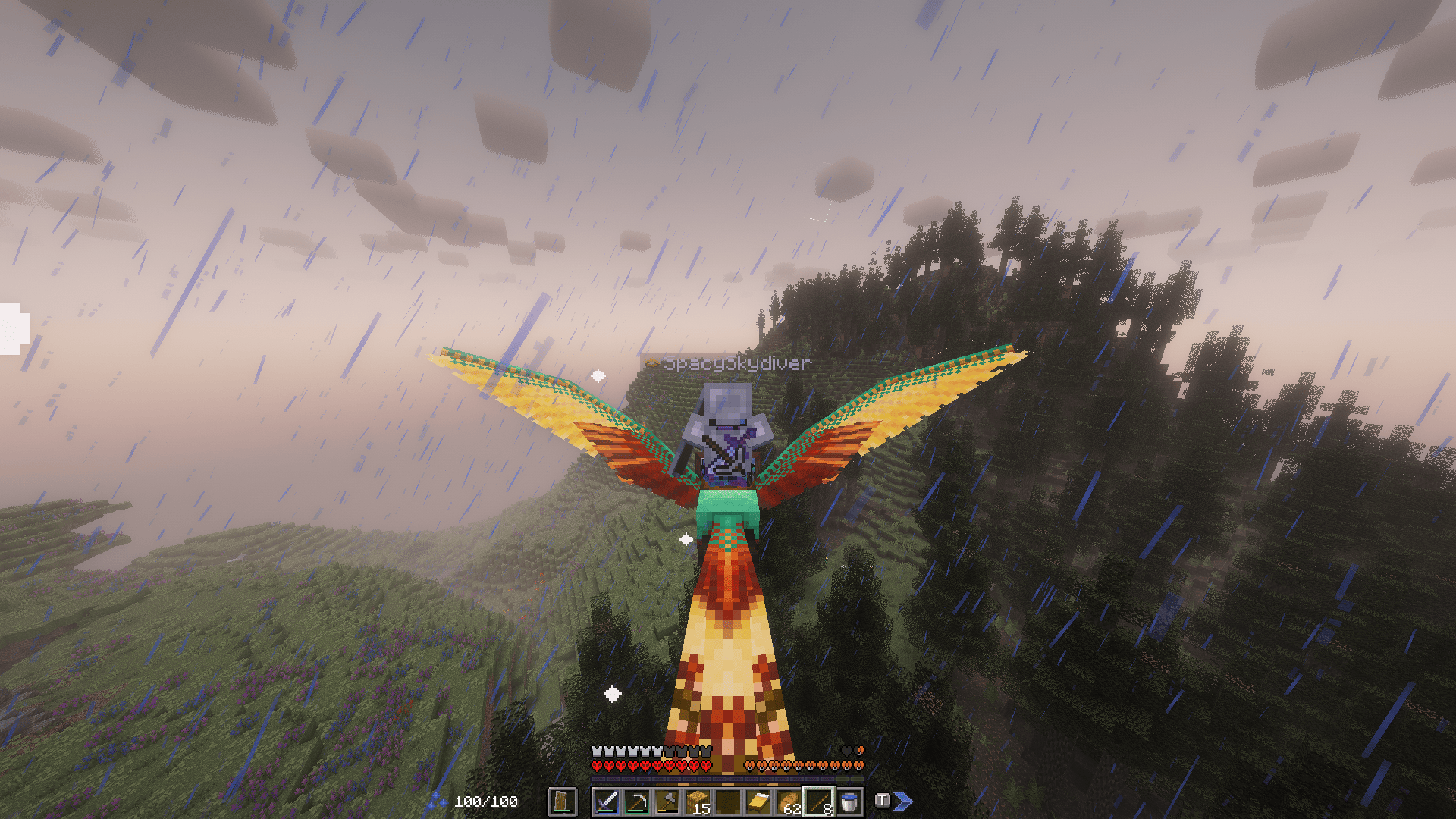Click the durability bar under the shield
The height and width of the screenshot is (819, 1456).
click(x=561, y=811)
